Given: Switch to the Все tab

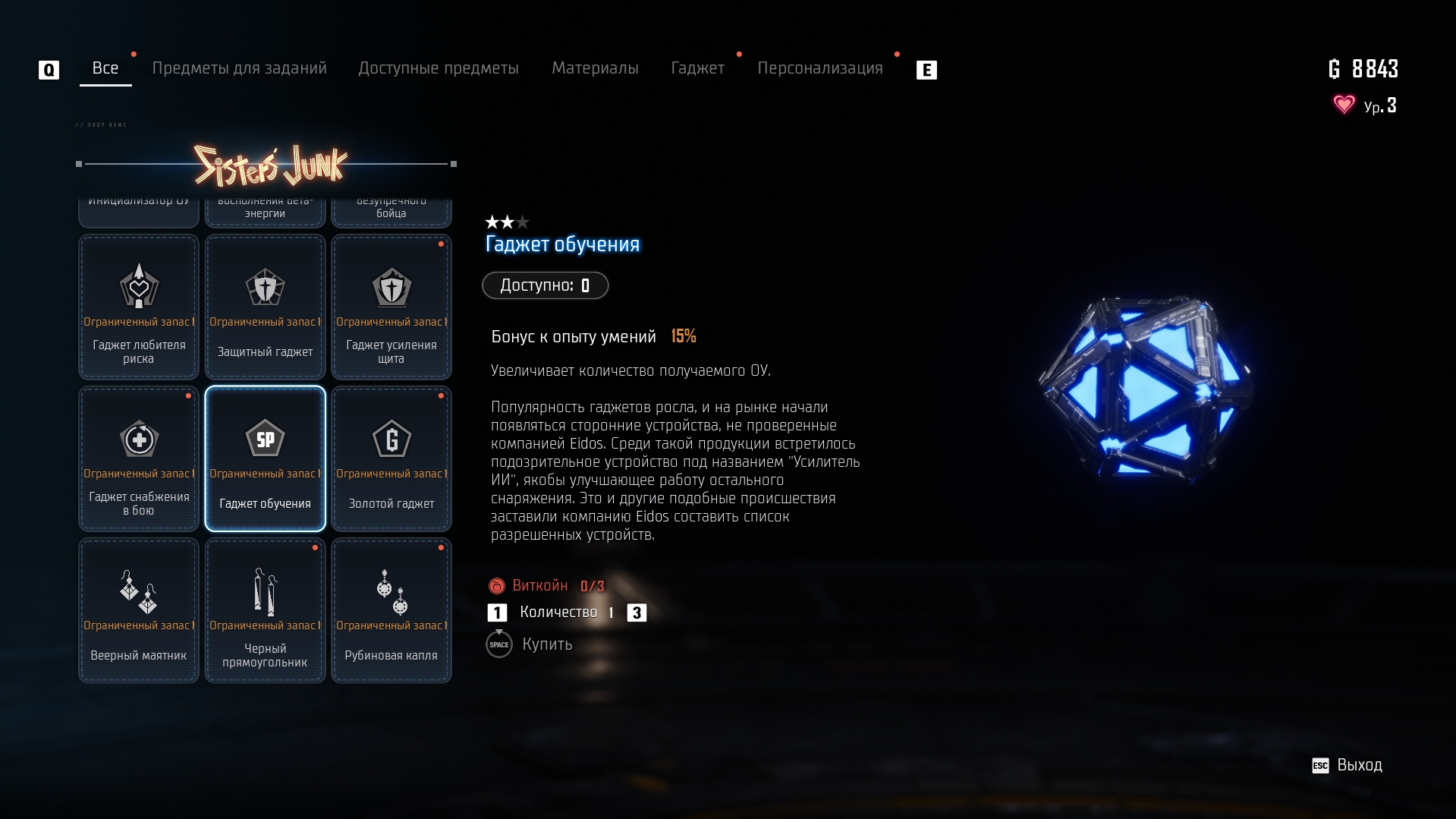Looking at the screenshot, I should pos(105,68).
